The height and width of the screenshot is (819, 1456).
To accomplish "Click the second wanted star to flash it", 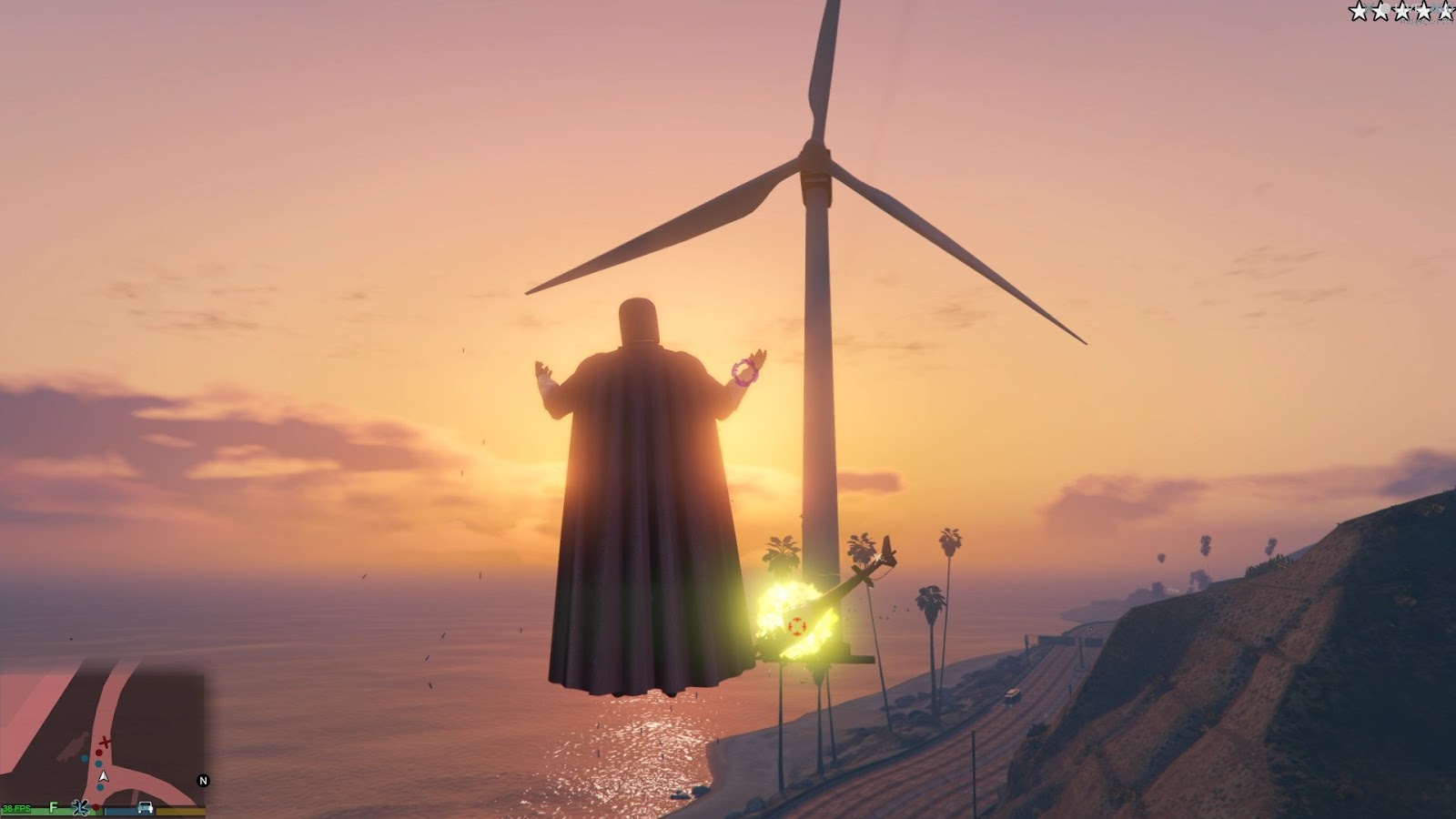I will coord(1381,12).
